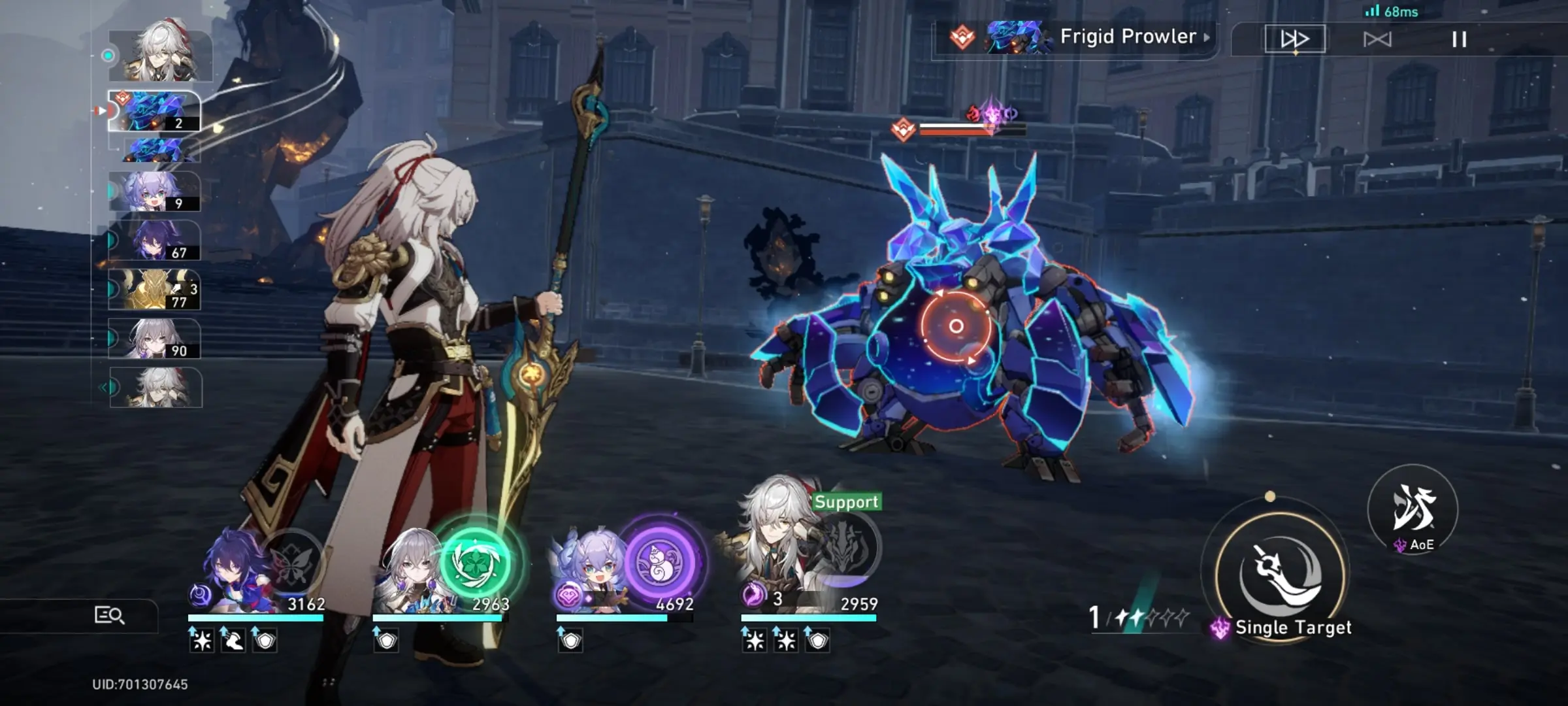Select the Frigid Prowler turn order portrait
This screenshot has height=706, width=1568.
155,111
